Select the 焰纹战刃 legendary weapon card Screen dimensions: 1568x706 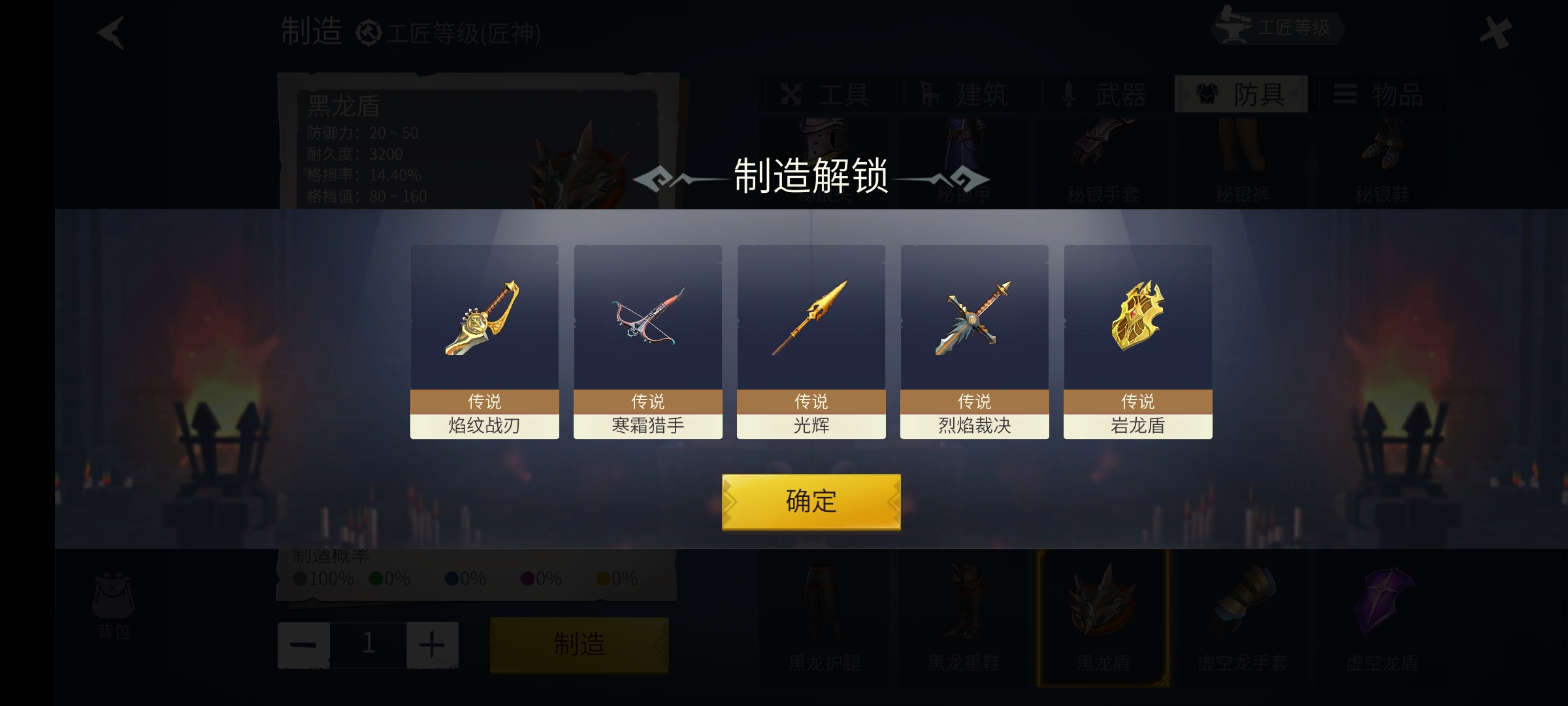pyautogui.click(x=484, y=341)
